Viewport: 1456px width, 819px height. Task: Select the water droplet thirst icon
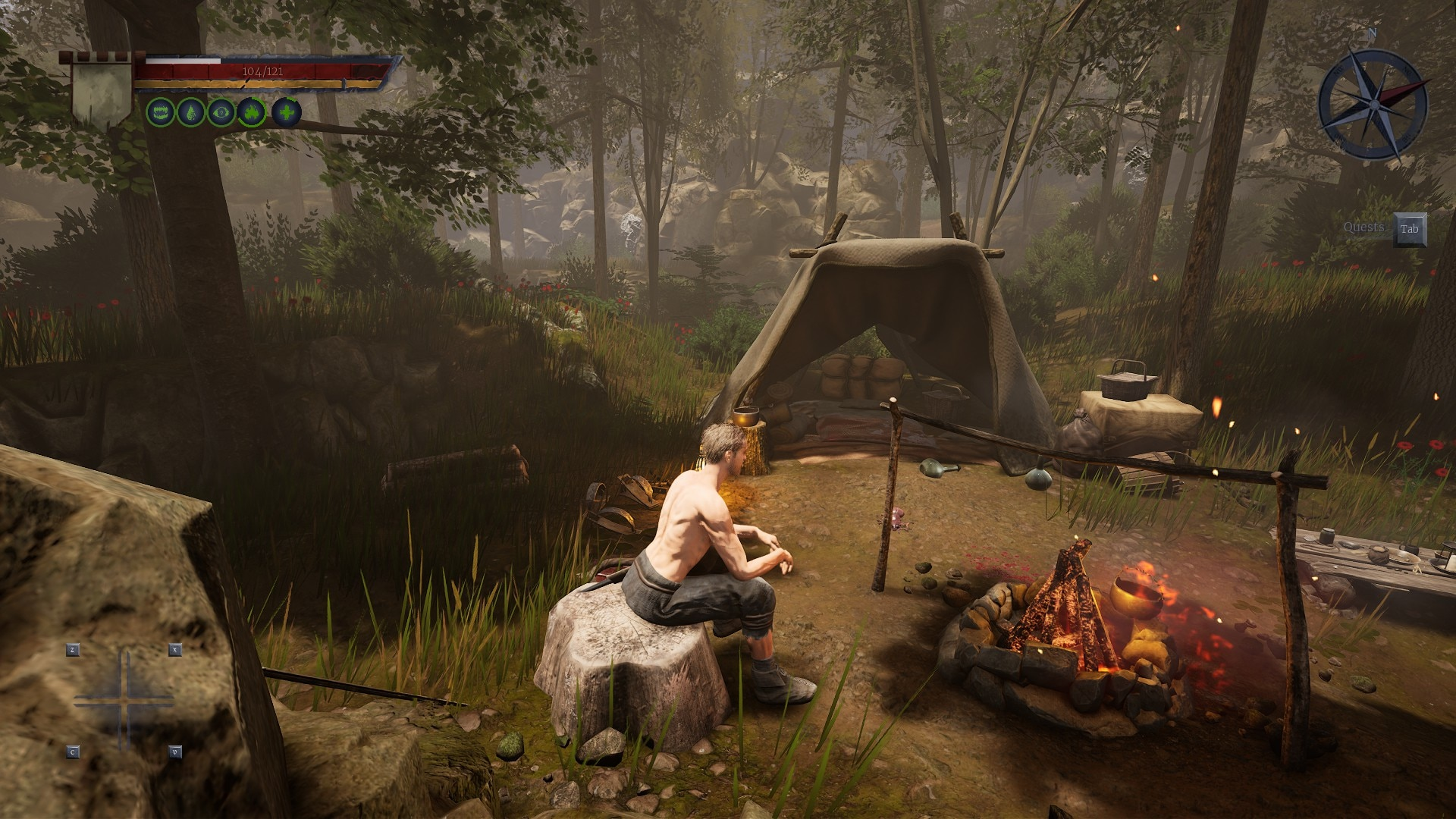coord(191,113)
